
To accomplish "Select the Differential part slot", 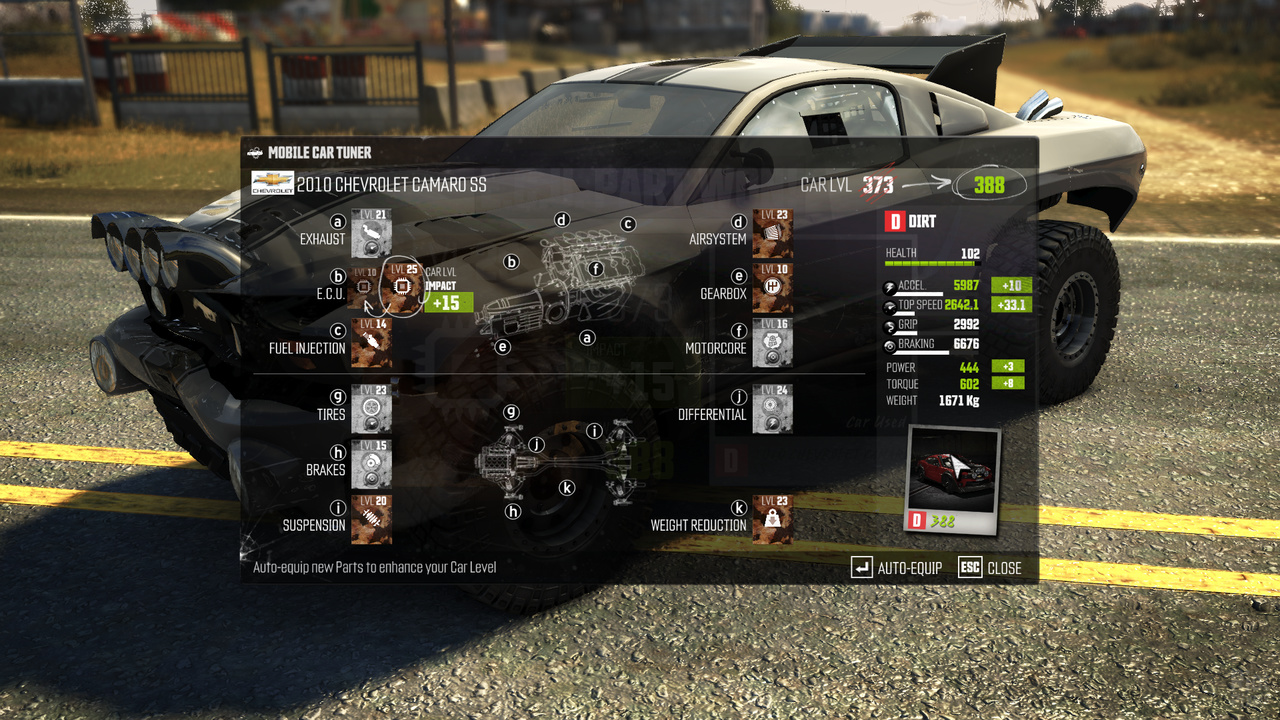I will (x=772, y=409).
